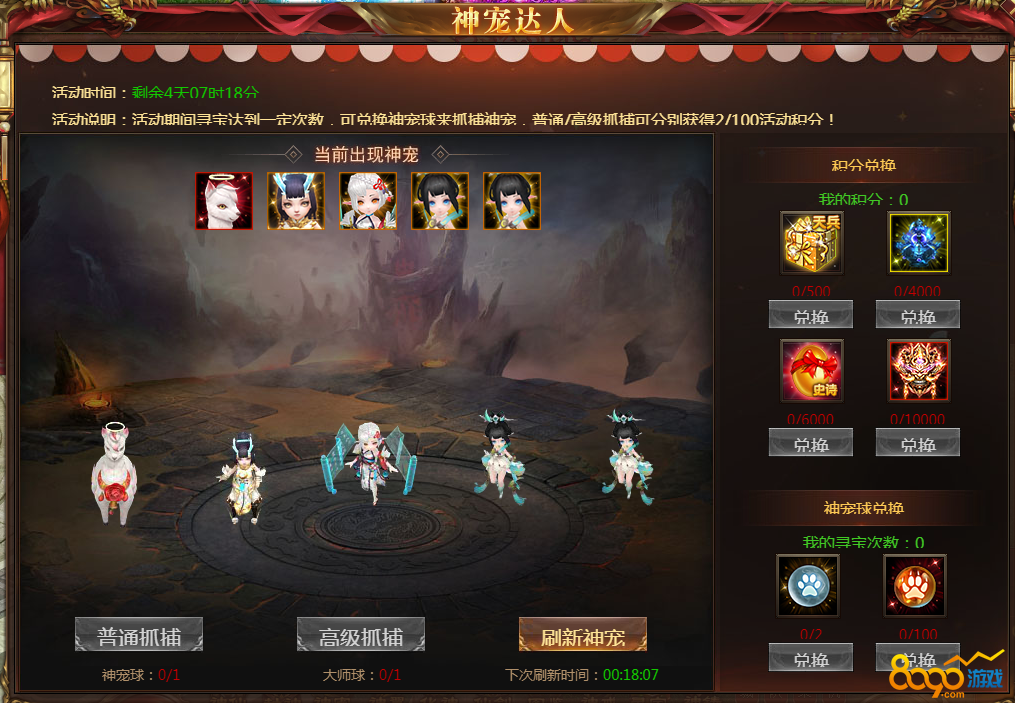Select the silver paw pet ball icon
Viewport: 1015px width, 703px height.
click(x=808, y=586)
